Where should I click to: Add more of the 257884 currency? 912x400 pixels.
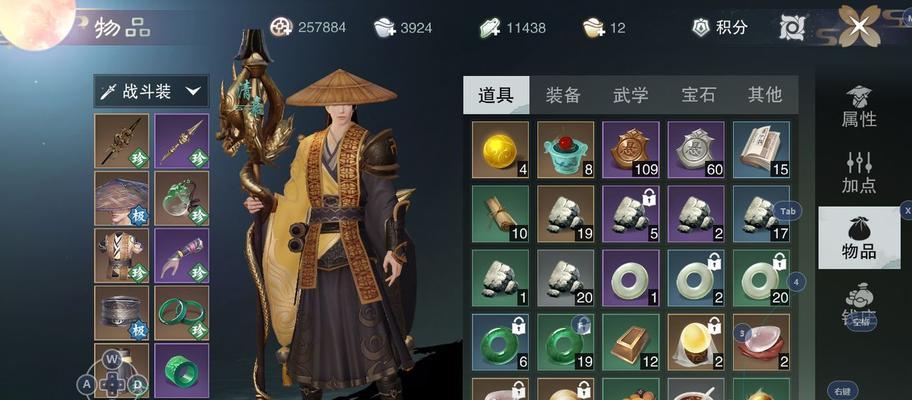coord(282,28)
